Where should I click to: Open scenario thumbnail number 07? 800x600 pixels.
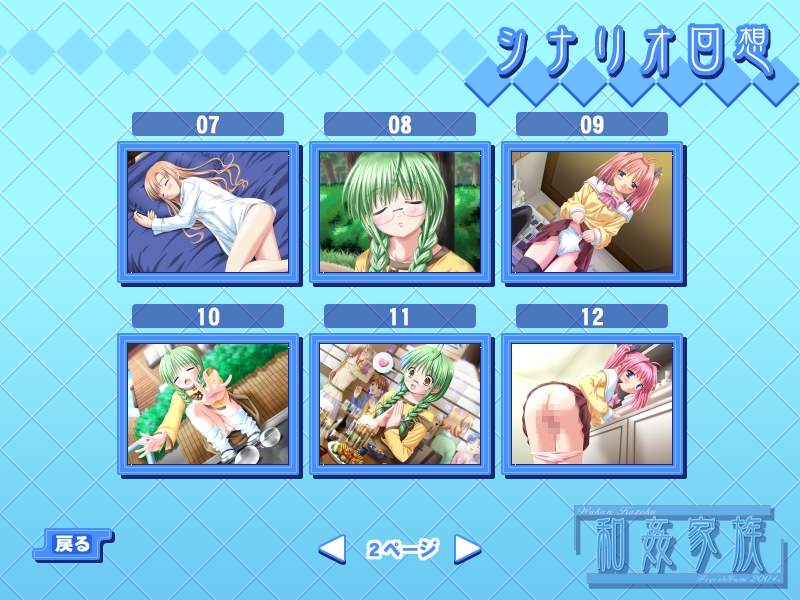[x=208, y=212]
